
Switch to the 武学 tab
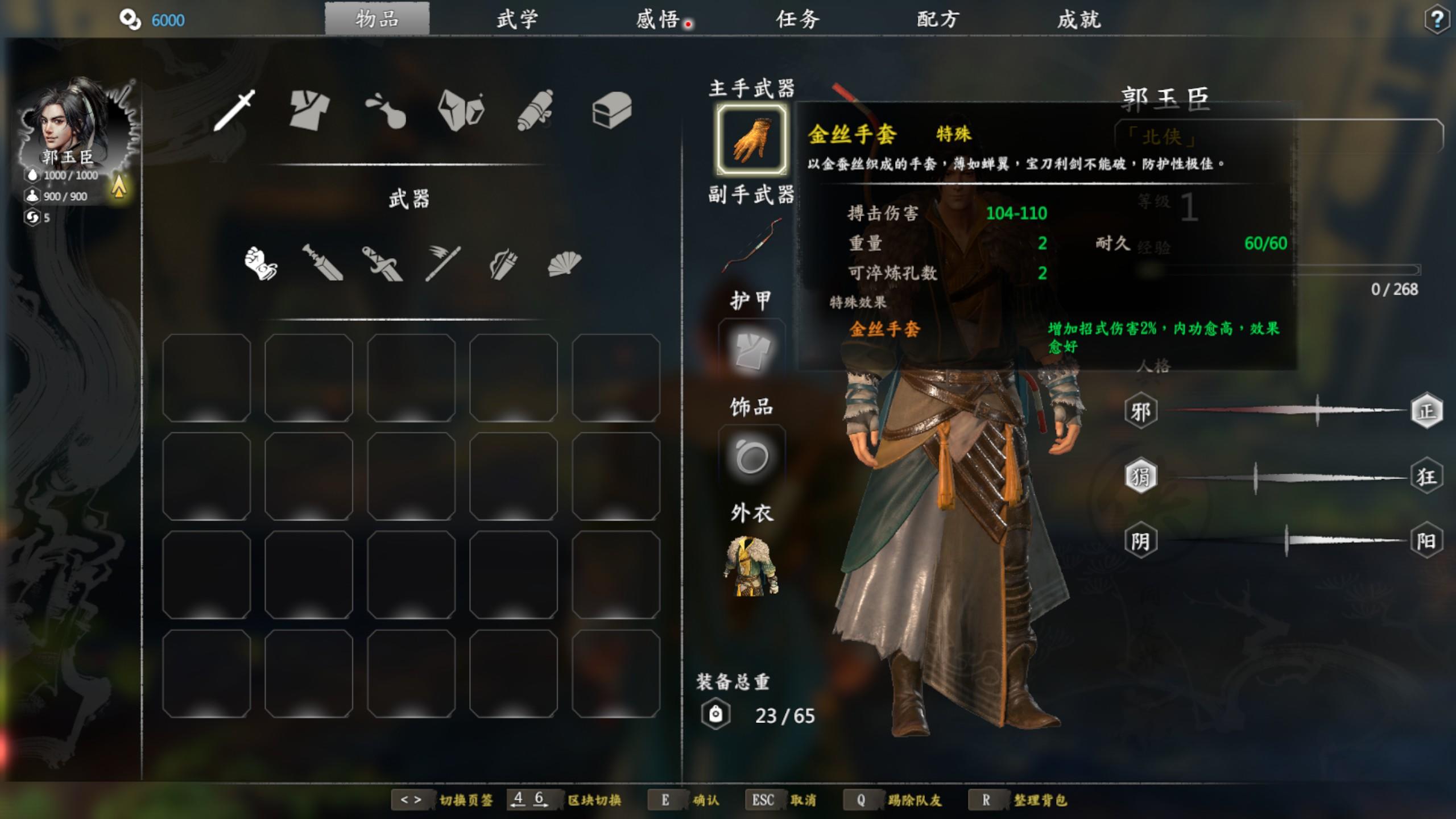tap(517, 20)
